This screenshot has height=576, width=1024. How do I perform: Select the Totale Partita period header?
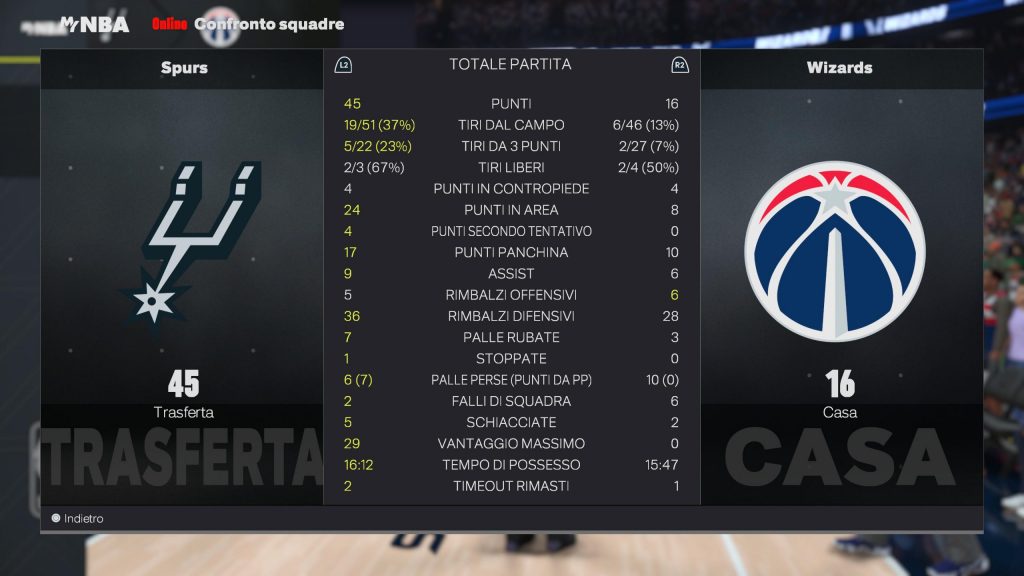pos(510,65)
